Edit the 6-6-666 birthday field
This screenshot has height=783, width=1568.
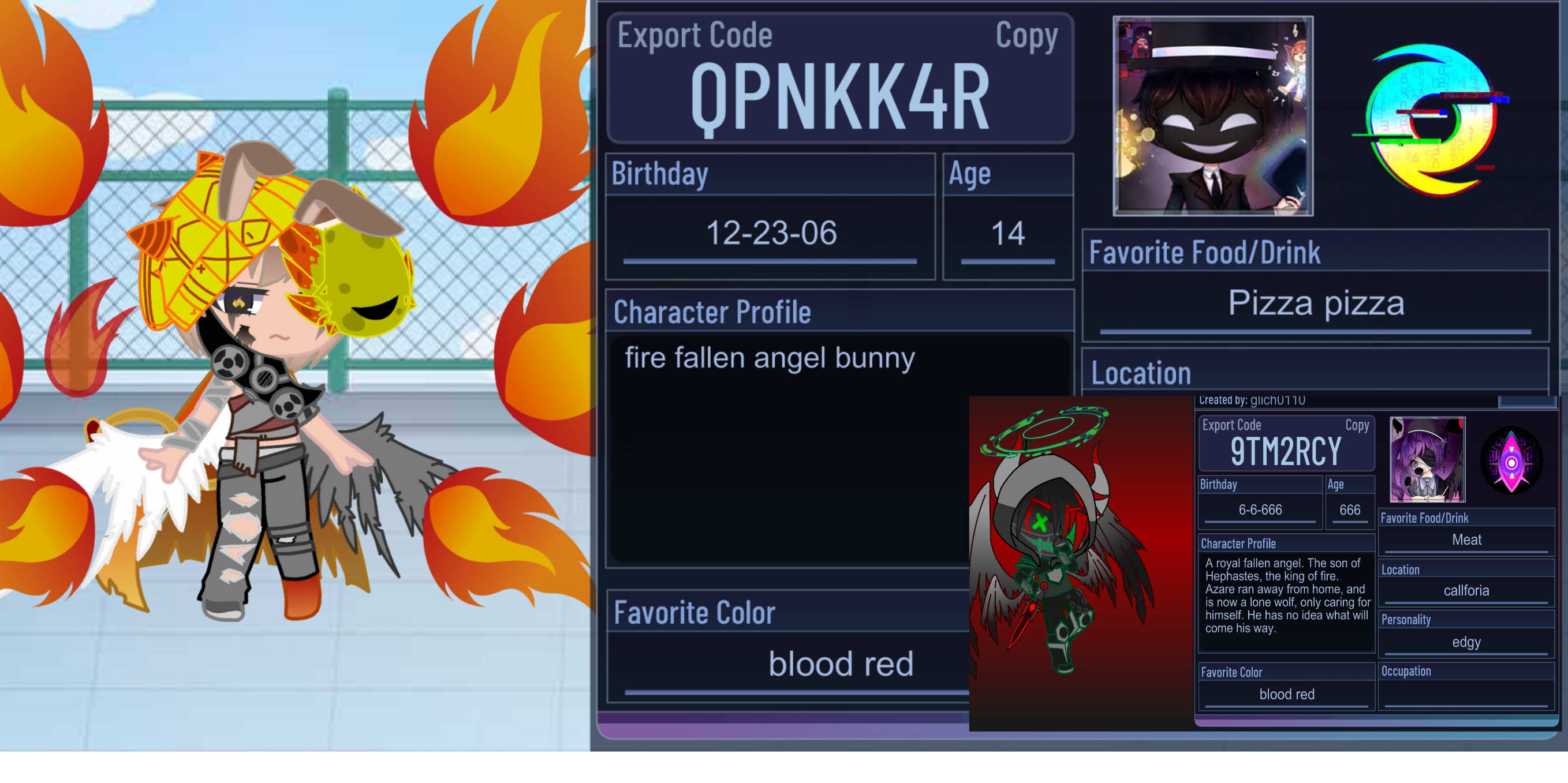pyautogui.click(x=1260, y=510)
